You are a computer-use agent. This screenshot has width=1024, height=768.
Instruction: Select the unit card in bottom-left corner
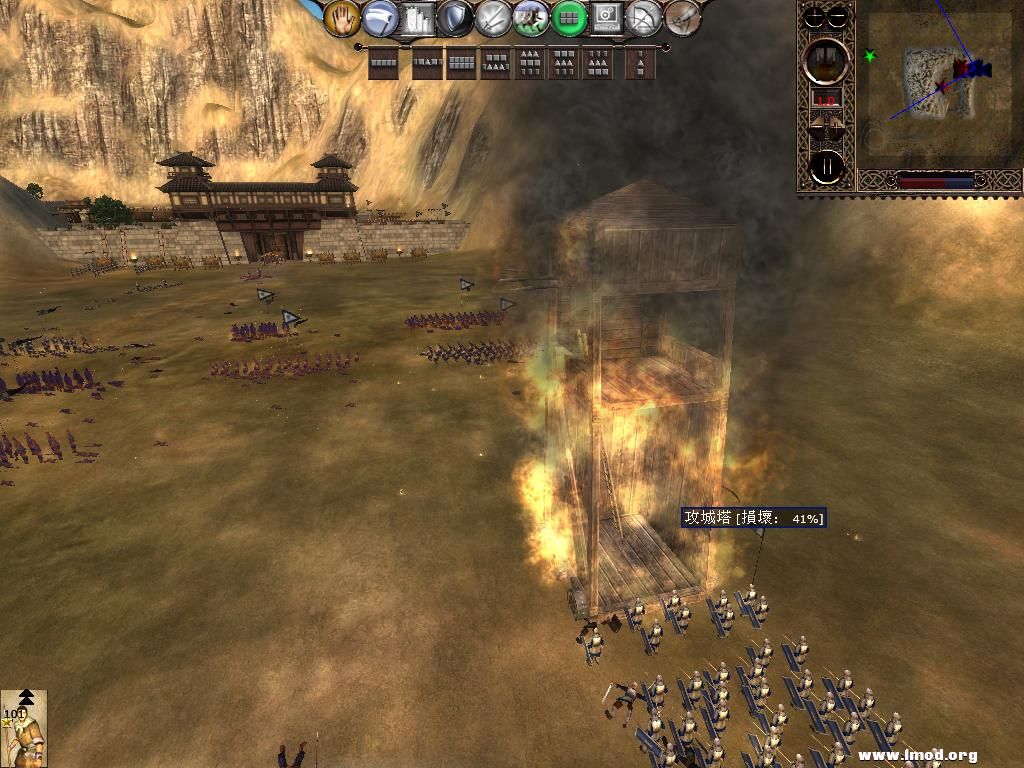23,728
